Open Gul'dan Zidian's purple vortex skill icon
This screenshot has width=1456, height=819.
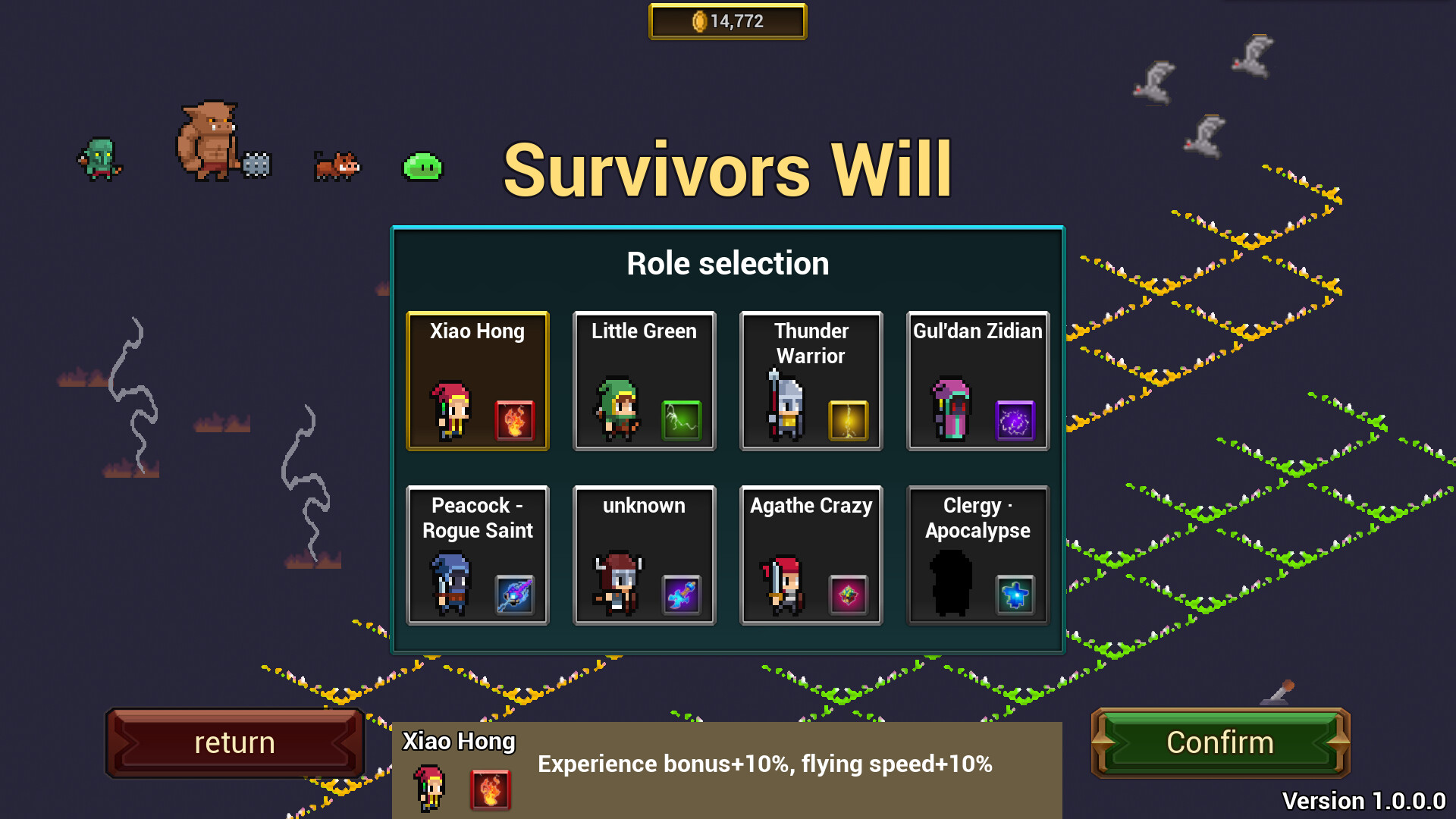pos(1014,419)
